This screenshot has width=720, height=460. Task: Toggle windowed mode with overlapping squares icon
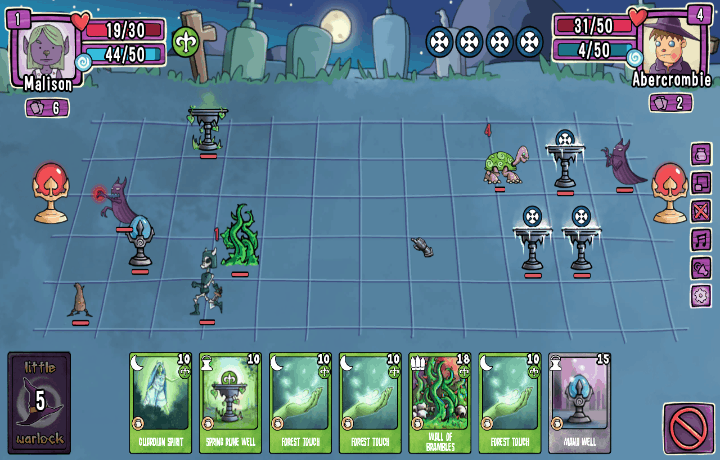point(701,183)
